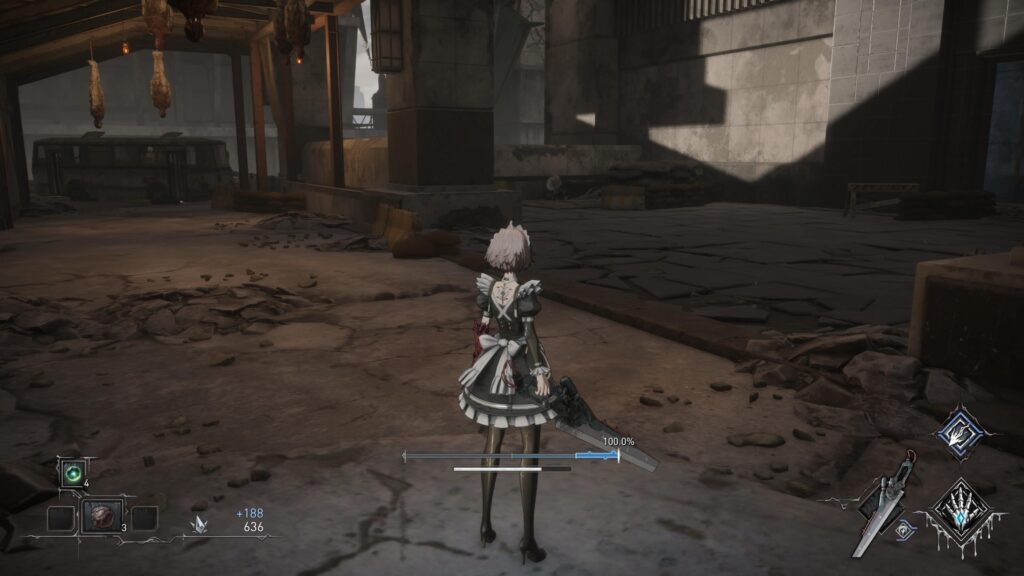Select the green orb item slot
This screenshot has width=1024, height=576.
point(72,473)
